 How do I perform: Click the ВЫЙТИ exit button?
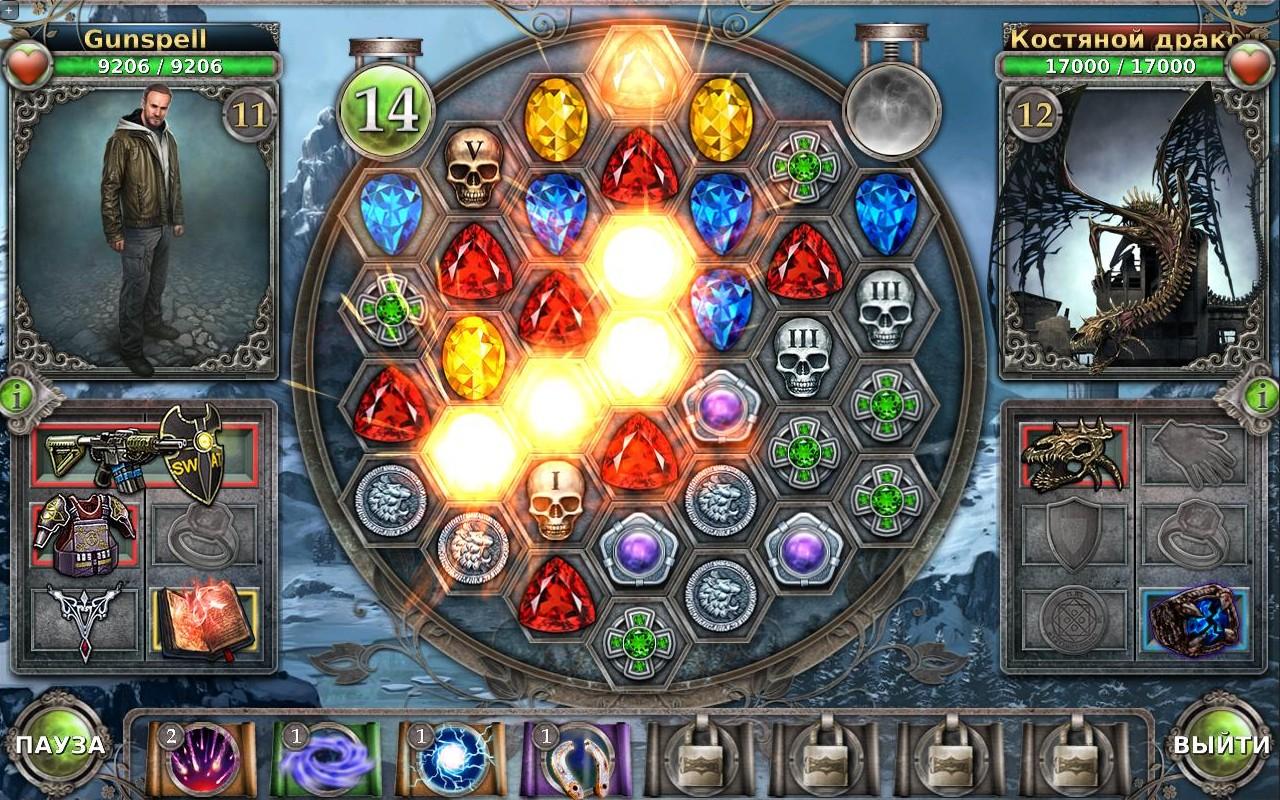point(1221,745)
